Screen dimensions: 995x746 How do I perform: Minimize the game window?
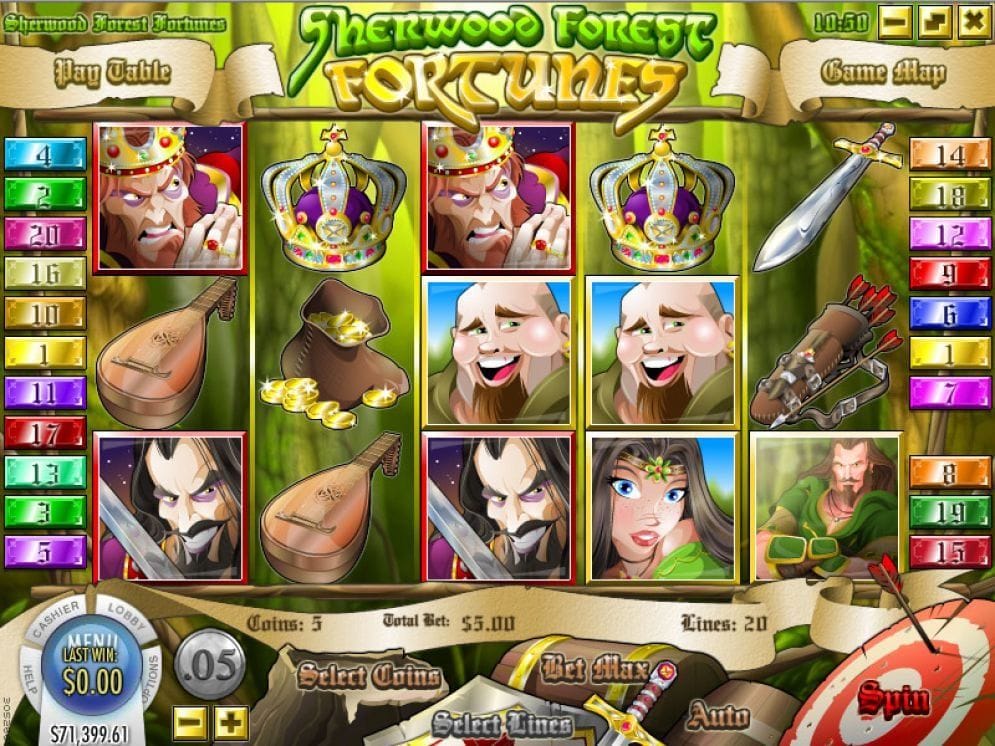(897, 21)
